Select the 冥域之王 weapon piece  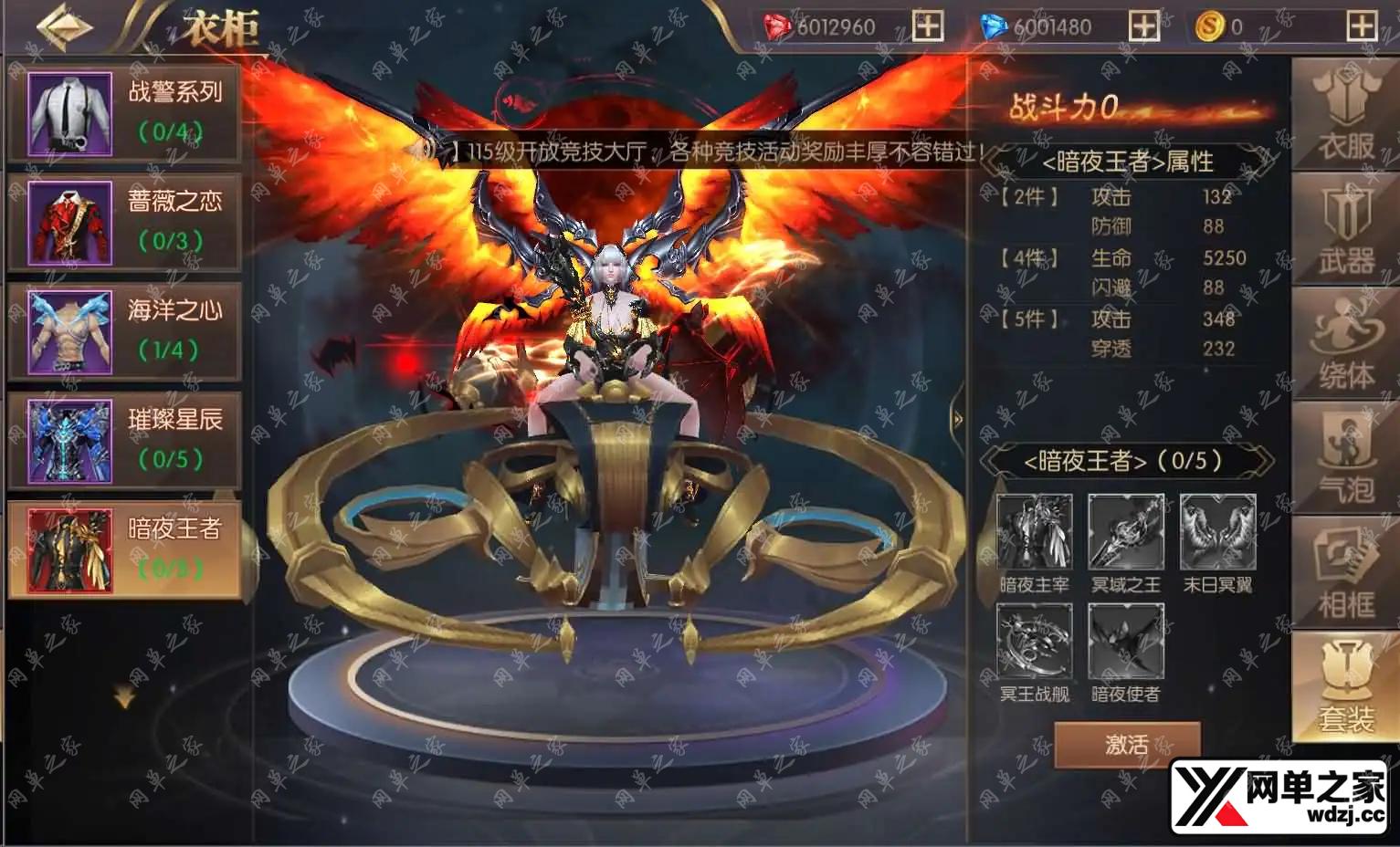pos(1126,532)
